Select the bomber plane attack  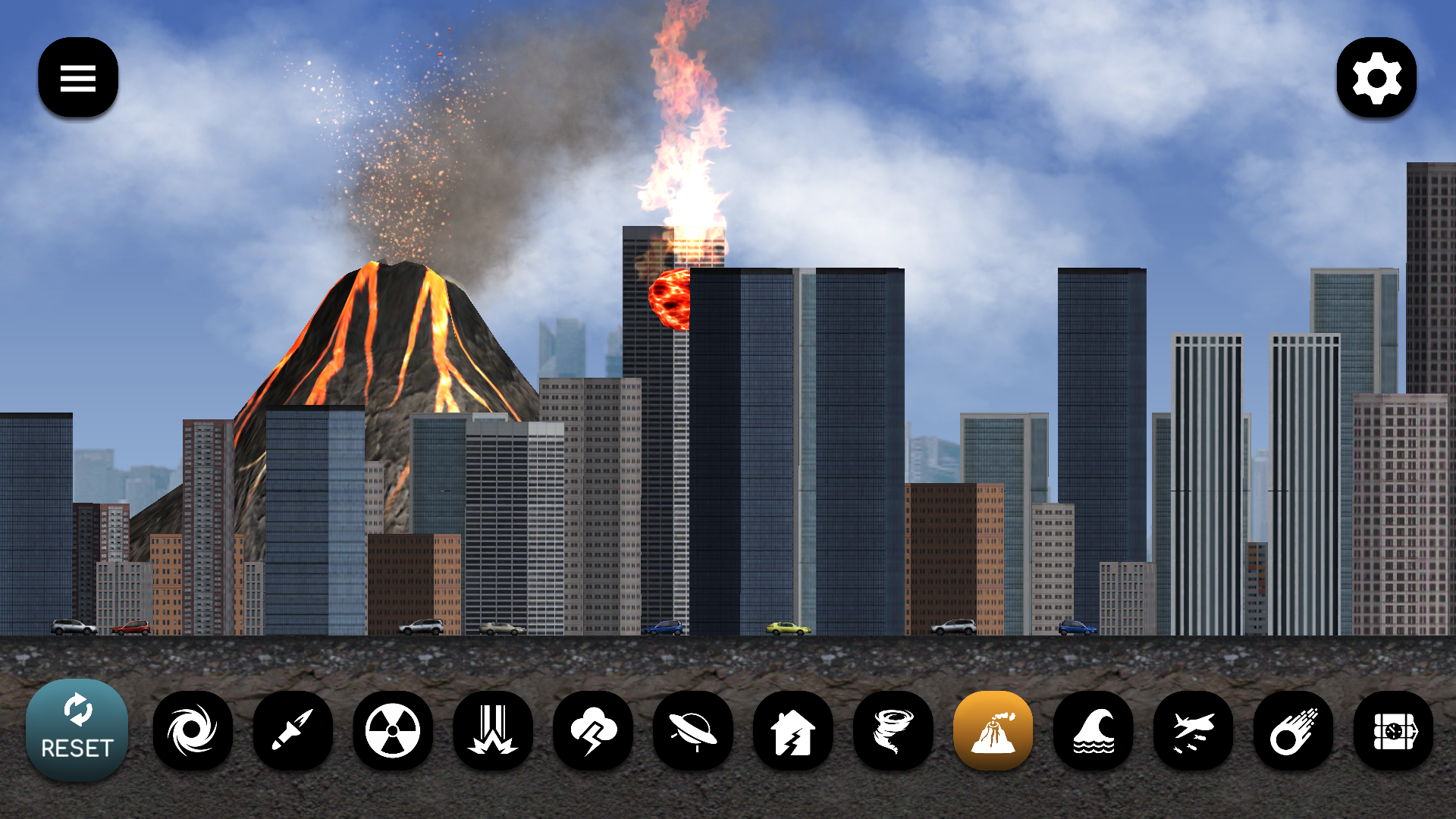[x=1194, y=730]
